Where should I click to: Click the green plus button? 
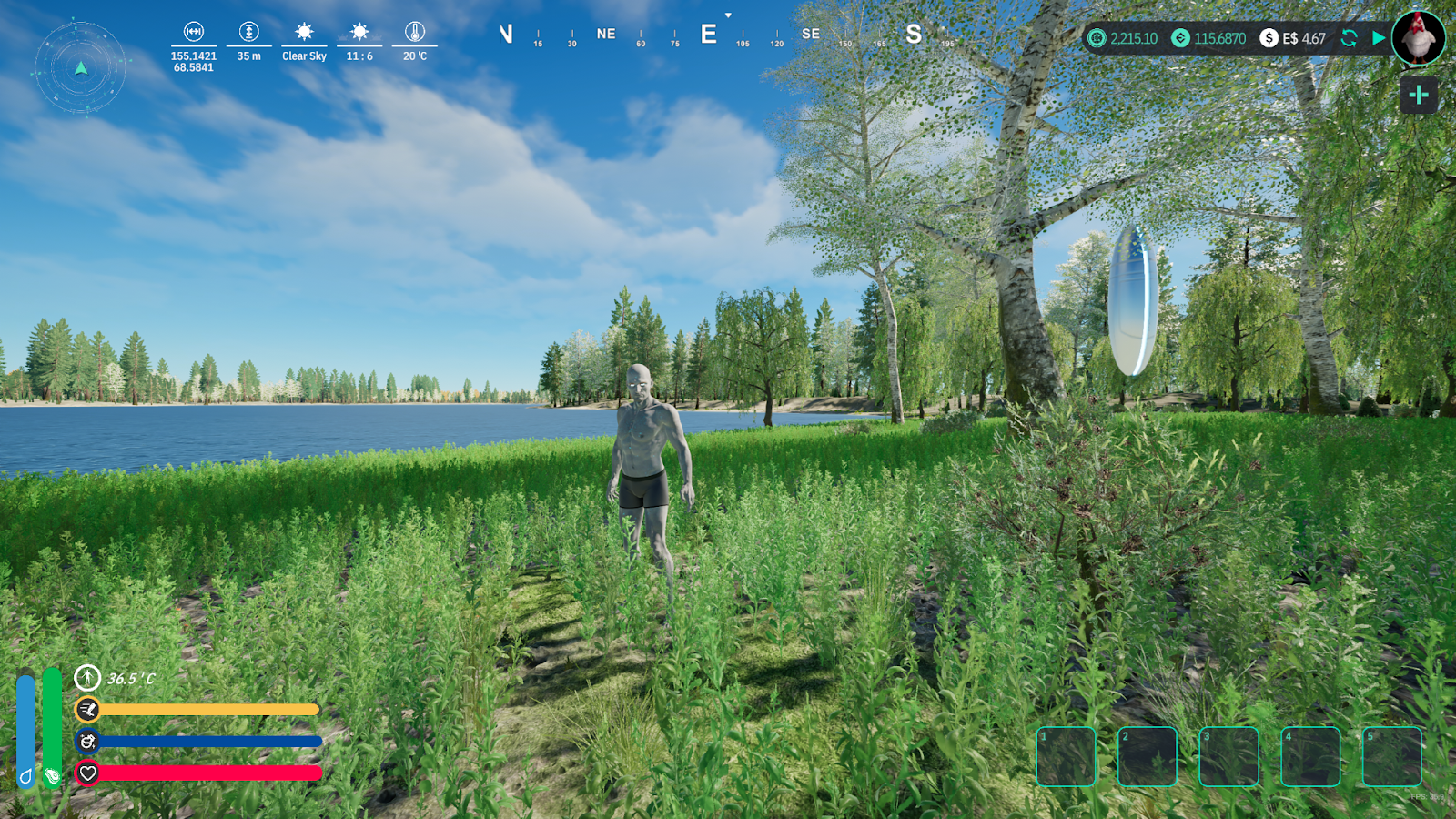[x=1419, y=96]
